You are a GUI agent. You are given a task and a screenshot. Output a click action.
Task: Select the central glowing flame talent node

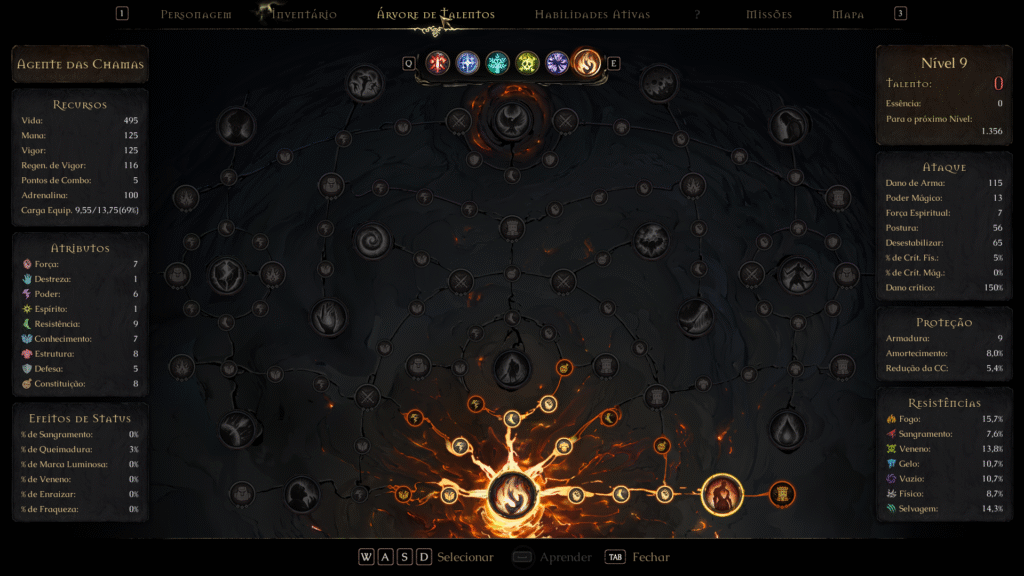(x=512, y=494)
